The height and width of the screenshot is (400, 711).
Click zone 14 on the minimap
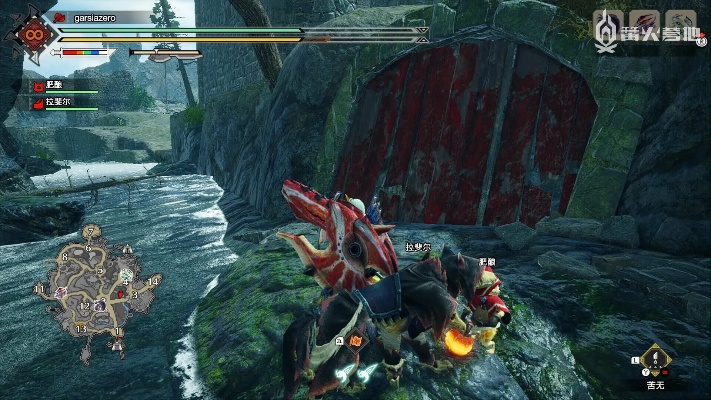(x=151, y=282)
